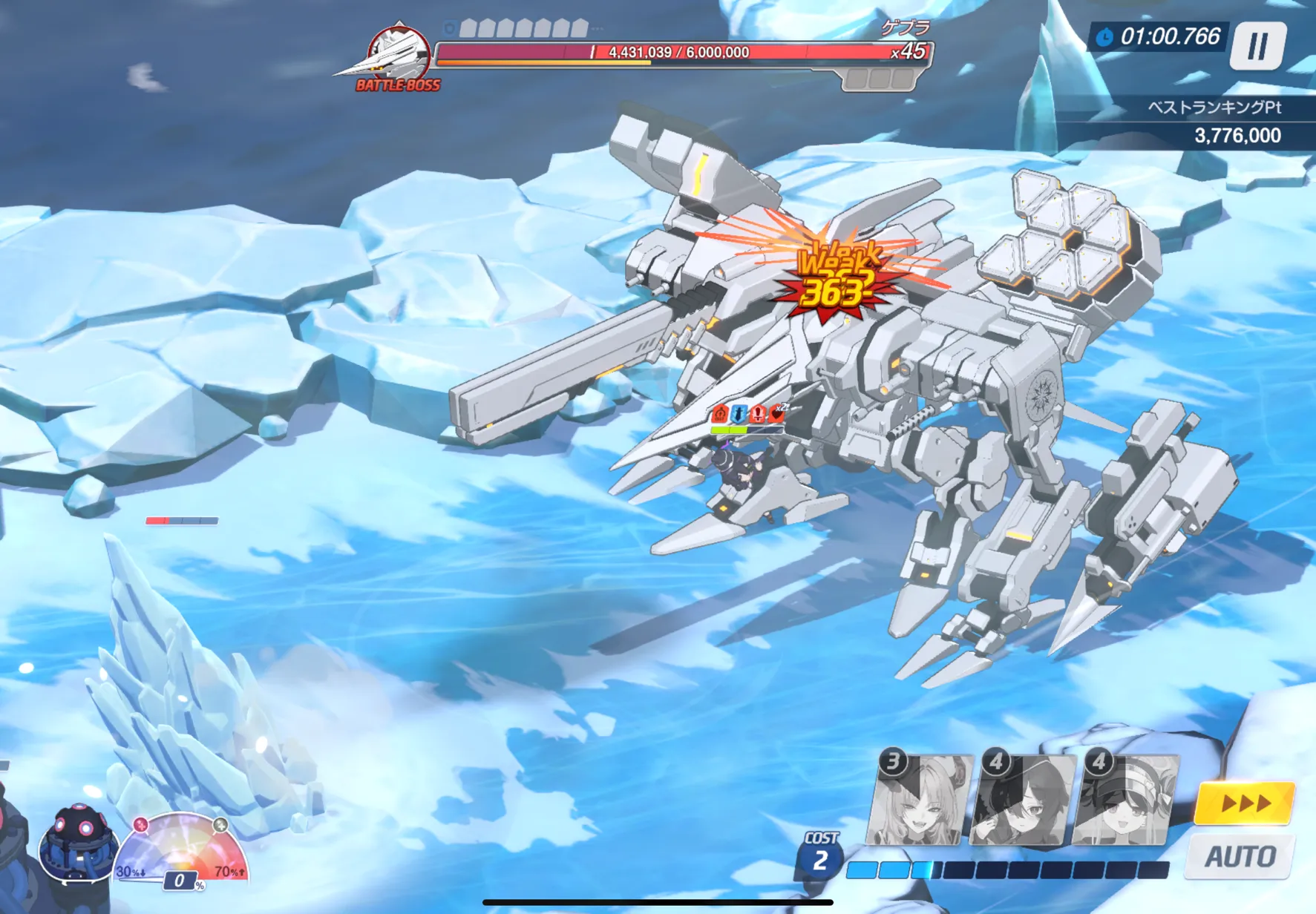This screenshot has height=914, width=1316.
Task: Toggle the AUTO battle button
Action: (x=1240, y=857)
